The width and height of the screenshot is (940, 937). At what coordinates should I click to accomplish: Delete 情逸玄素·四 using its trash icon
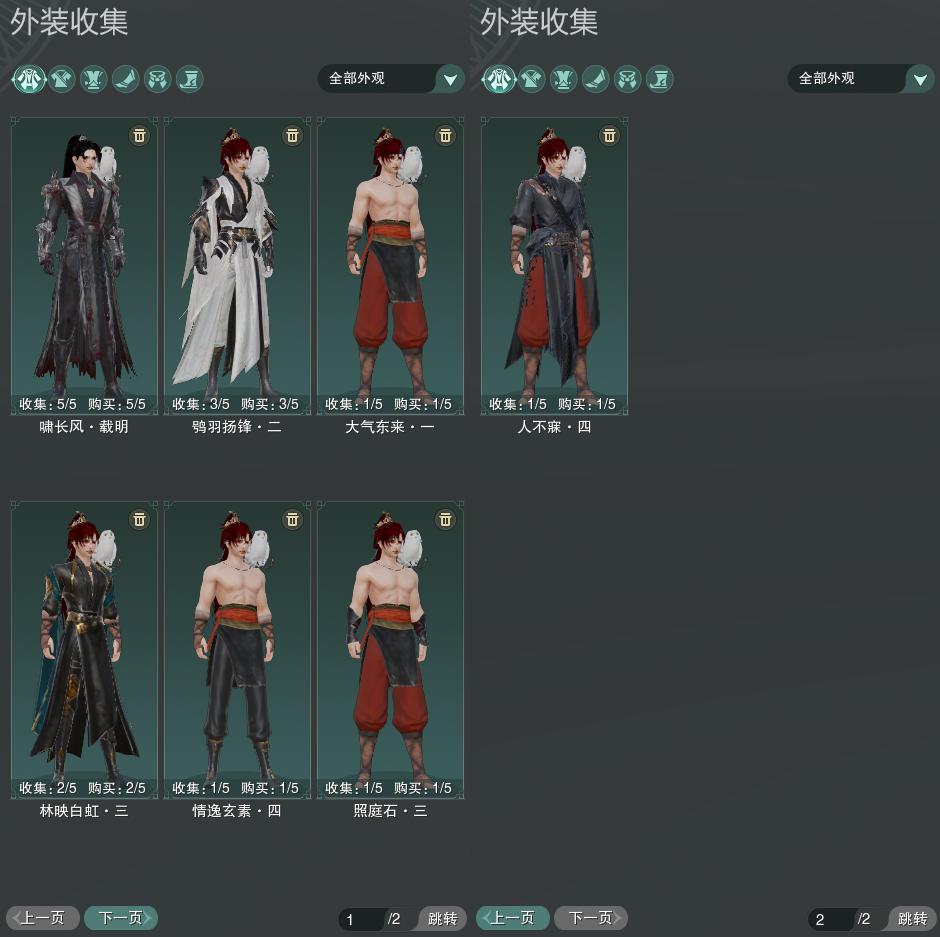pyautogui.click(x=293, y=519)
